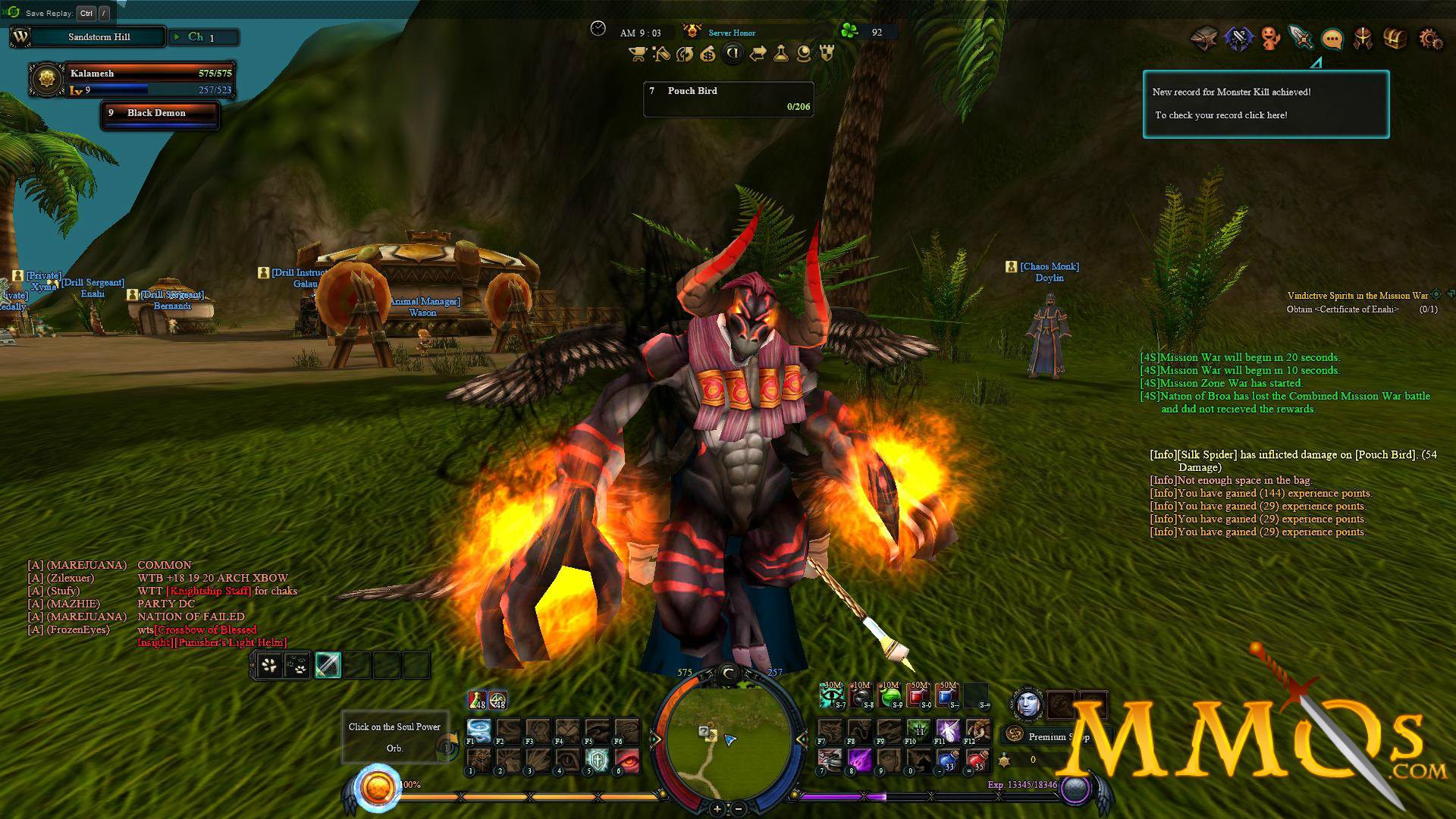The width and height of the screenshot is (1456, 819).
Task: Open the castle tower icon
Action: click(x=827, y=54)
